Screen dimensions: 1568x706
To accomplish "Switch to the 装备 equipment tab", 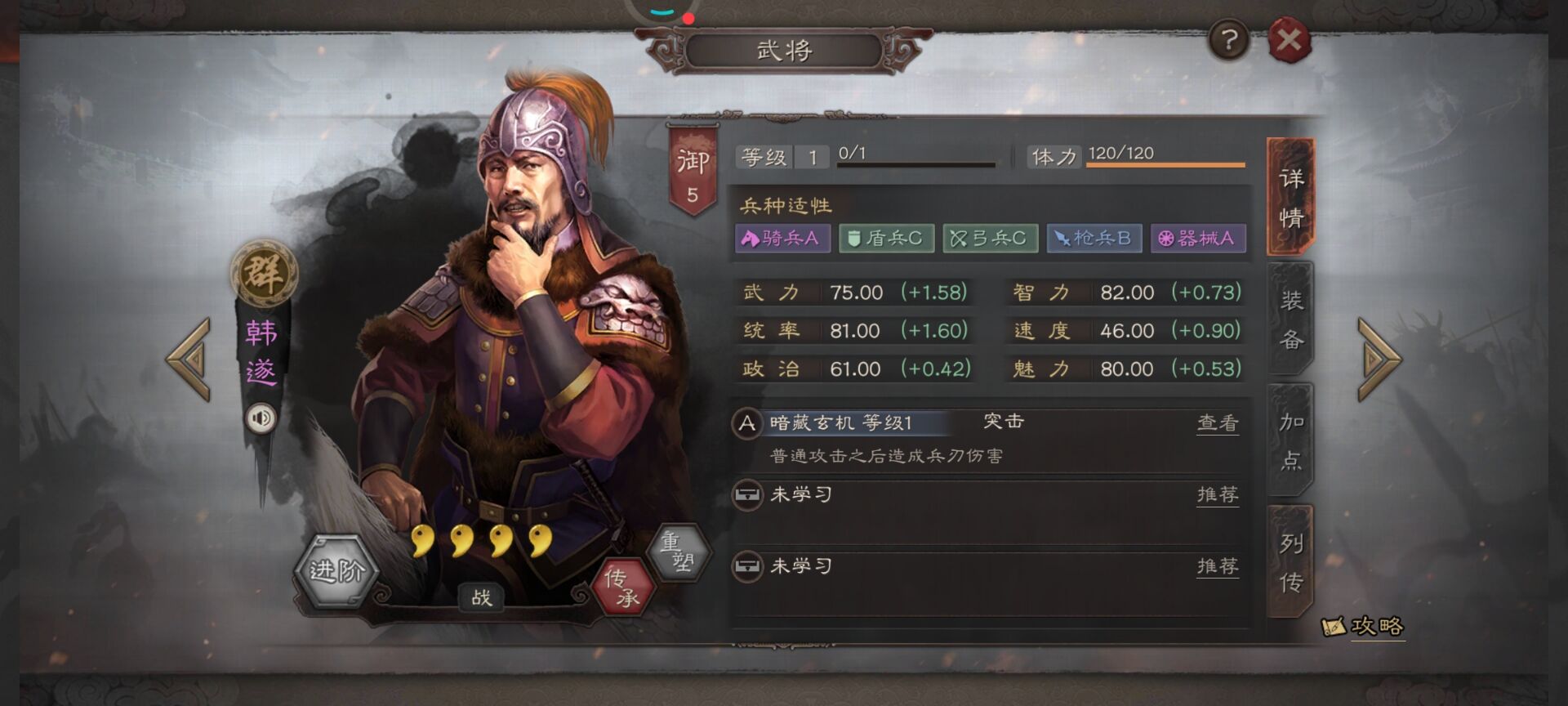I will click(1291, 319).
